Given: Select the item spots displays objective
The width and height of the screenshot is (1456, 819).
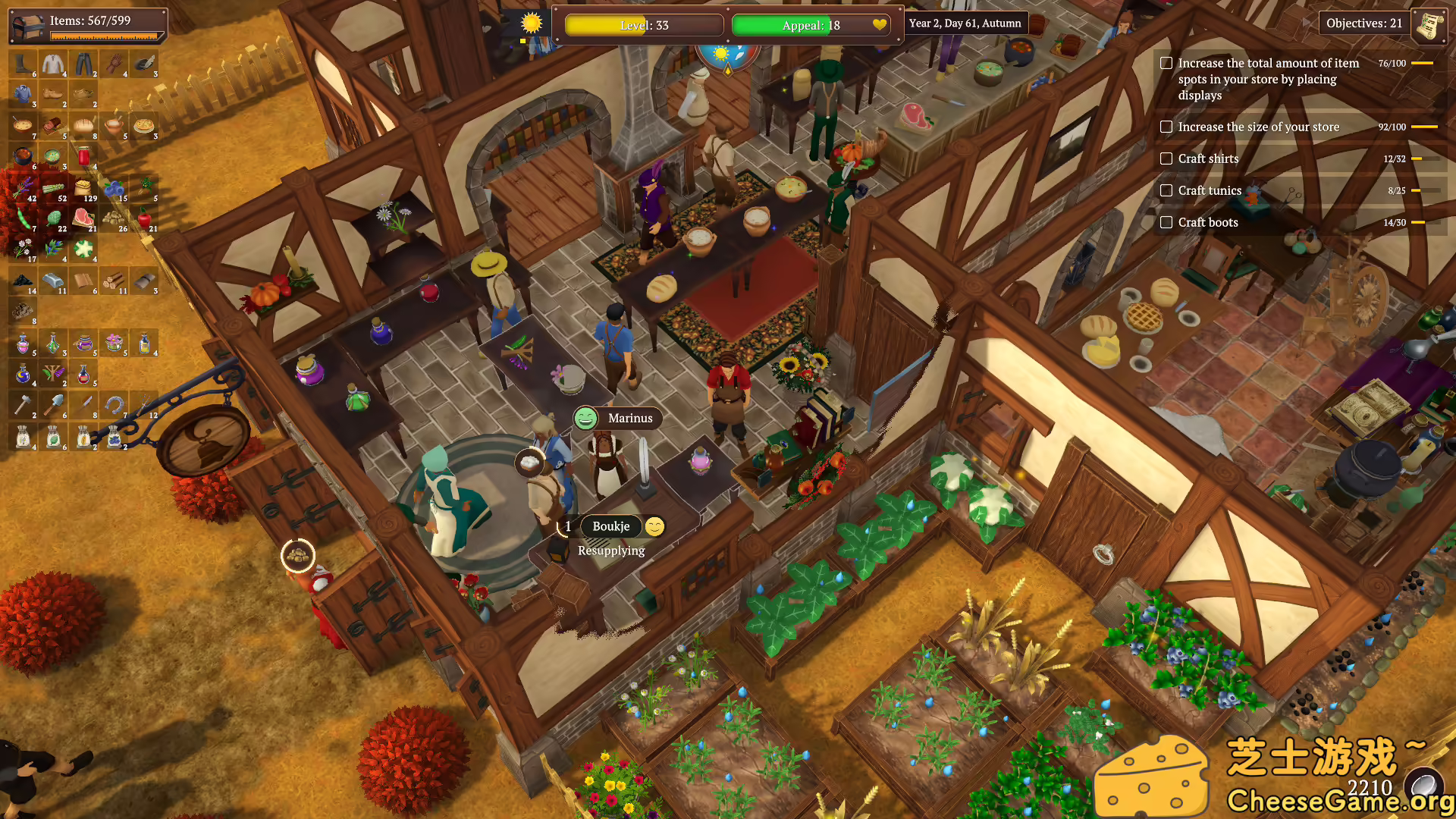Looking at the screenshot, I should tap(1267, 79).
